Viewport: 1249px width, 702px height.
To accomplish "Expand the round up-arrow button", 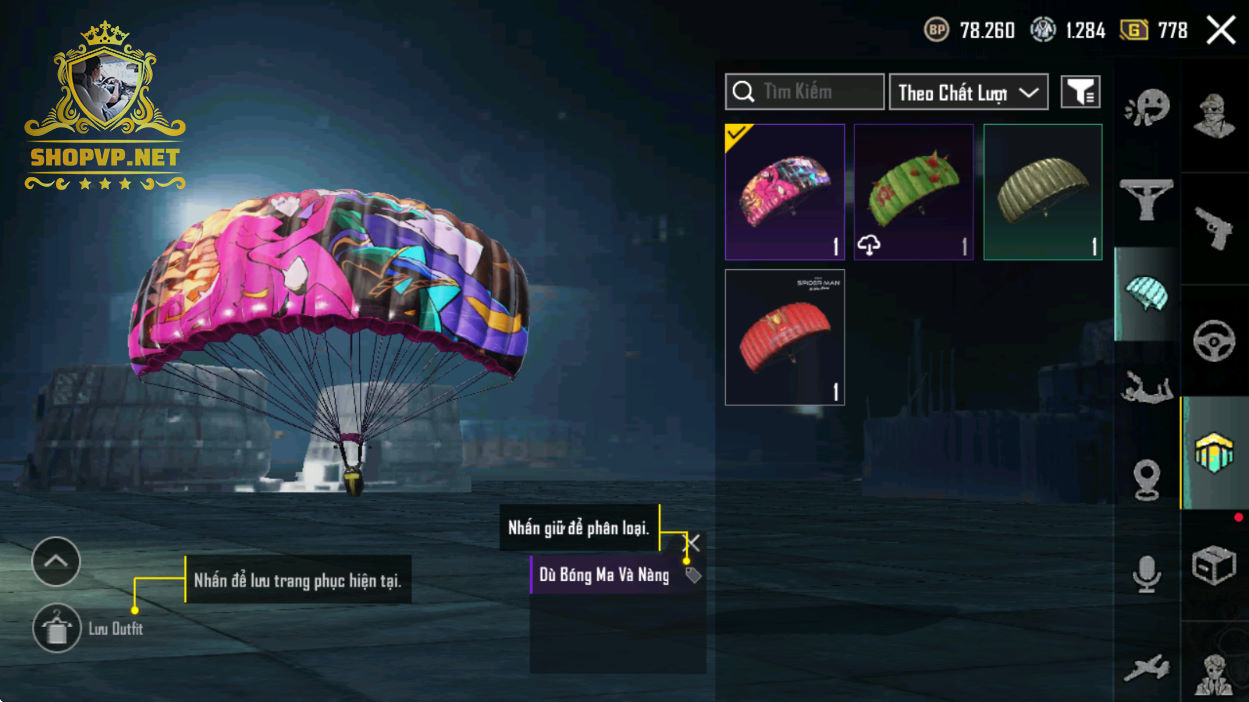I will pyautogui.click(x=56, y=562).
